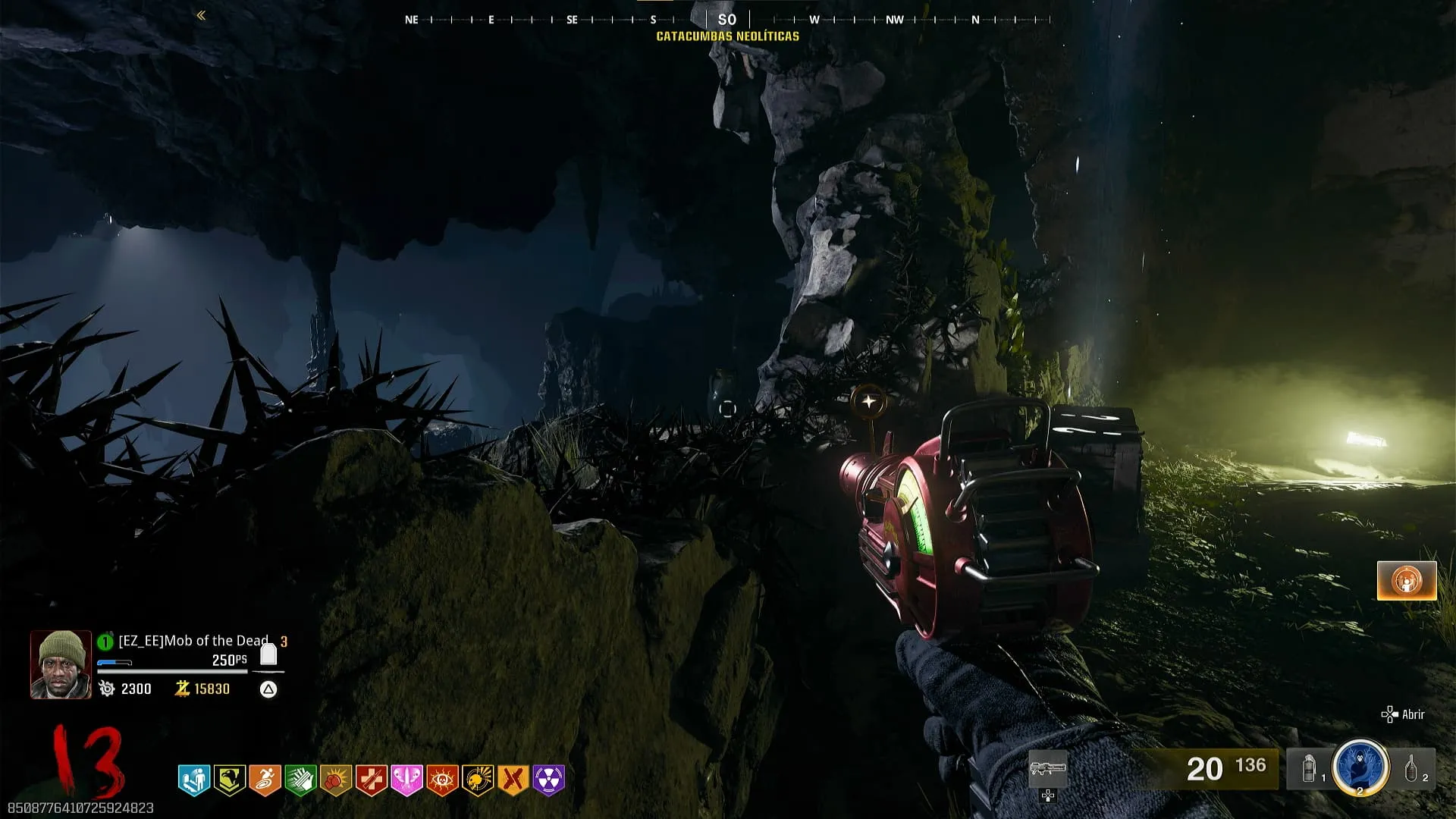Select the orange crossed pistols perk icon
This screenshot has height=819, width=1456.
click(x=513, y=780)
